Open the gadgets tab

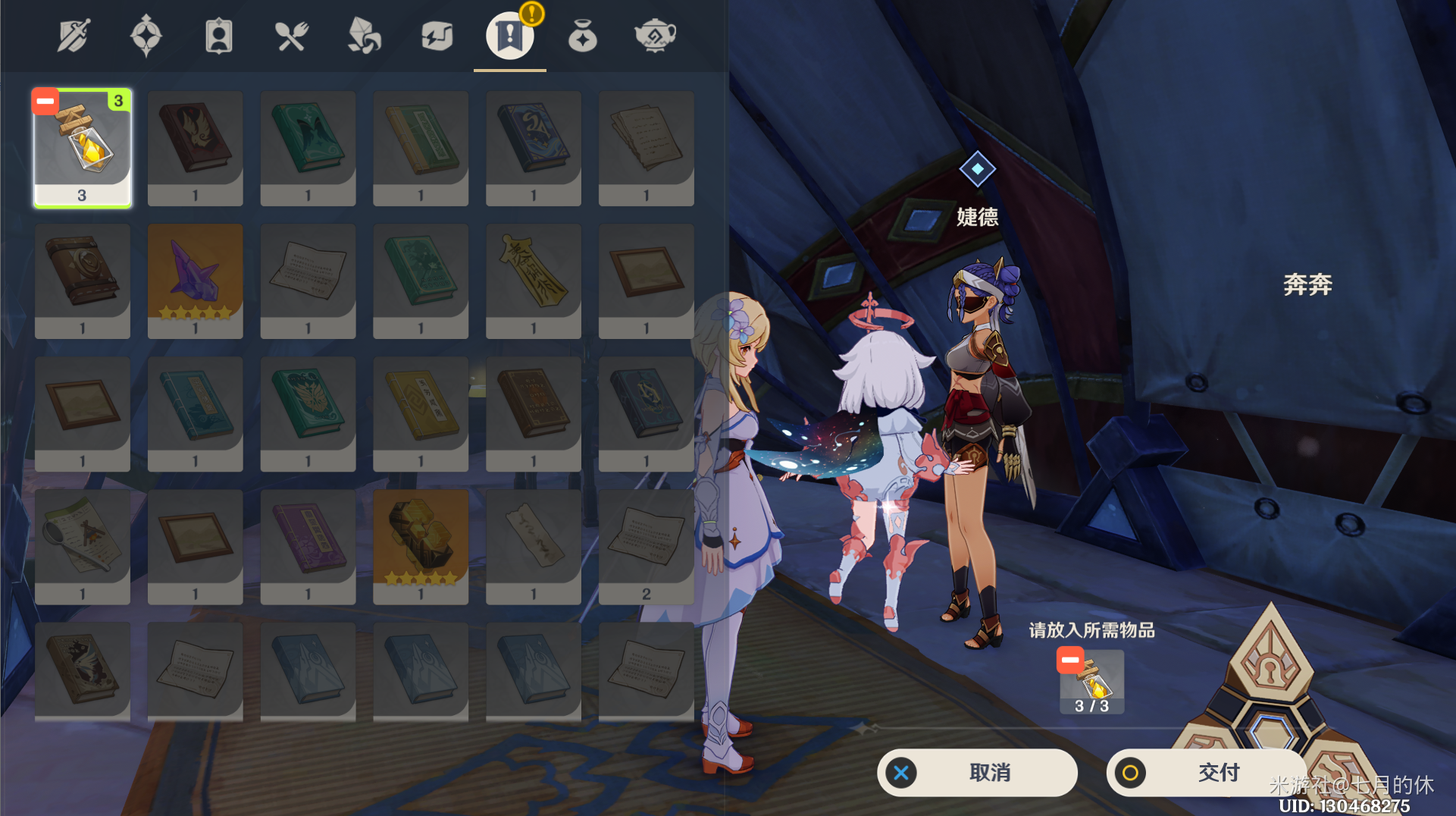coord(437,36)
